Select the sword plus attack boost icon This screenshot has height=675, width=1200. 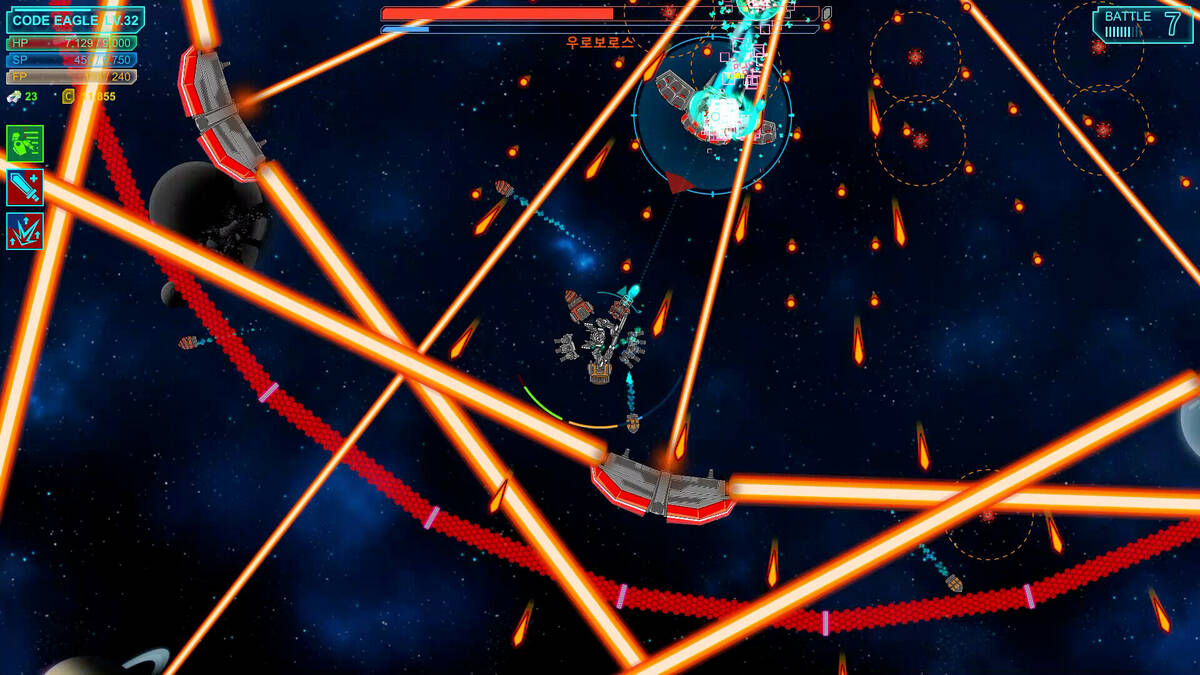(25, 187)
